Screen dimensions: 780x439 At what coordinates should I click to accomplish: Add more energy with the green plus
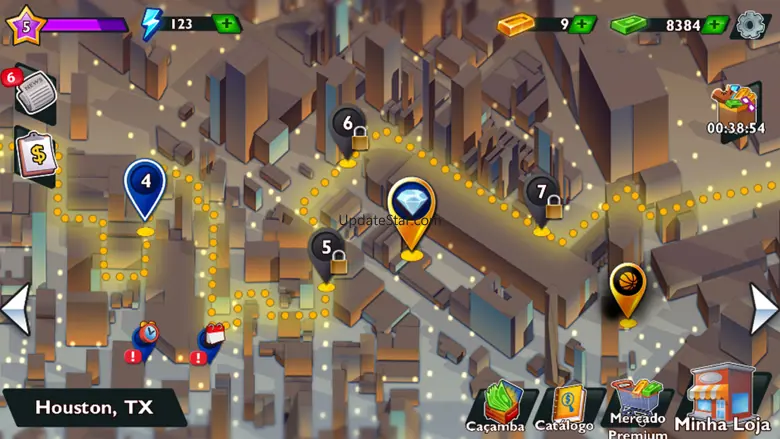226,24
